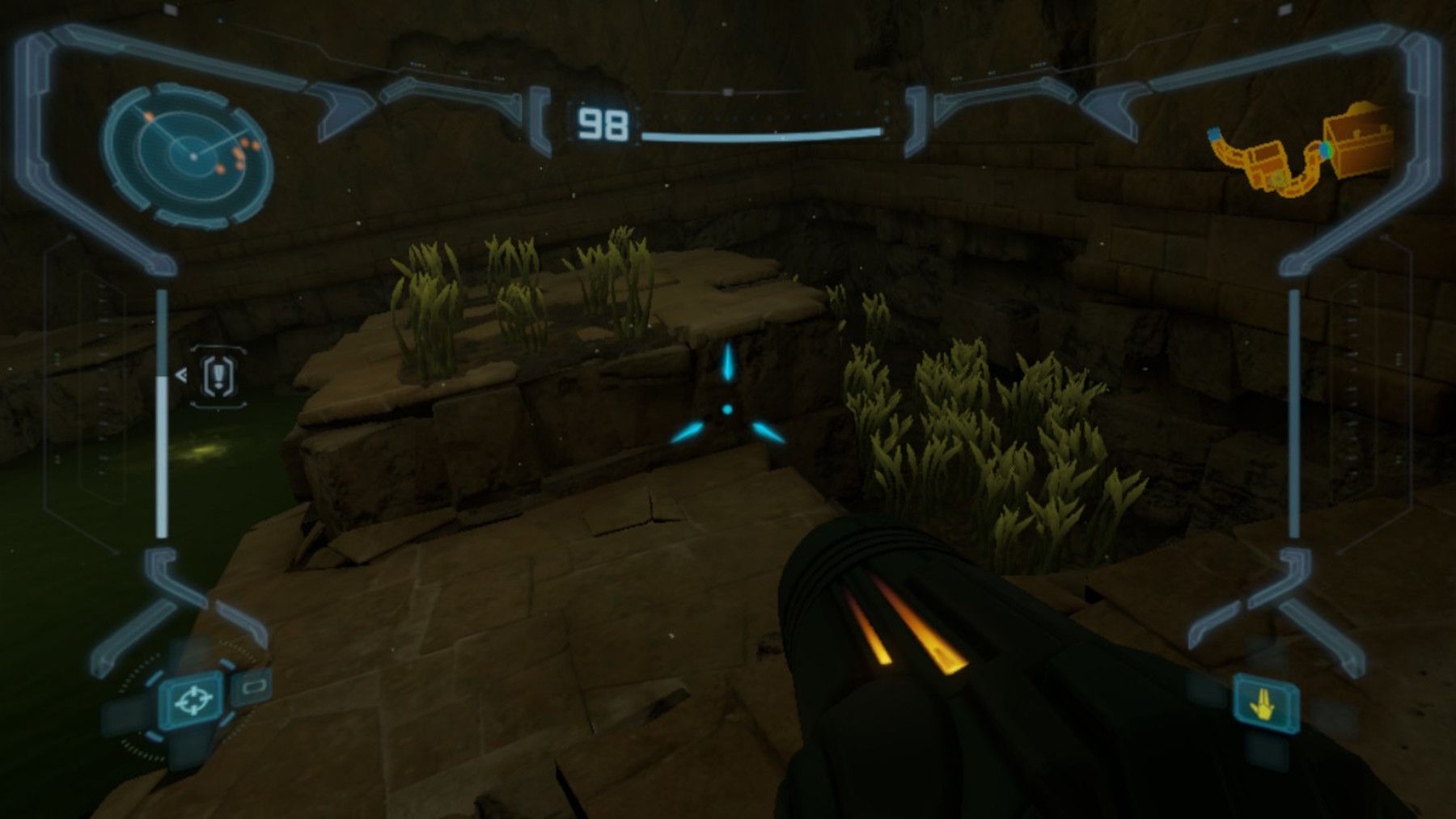Click the blue player dot on the radar

point(193,156)
